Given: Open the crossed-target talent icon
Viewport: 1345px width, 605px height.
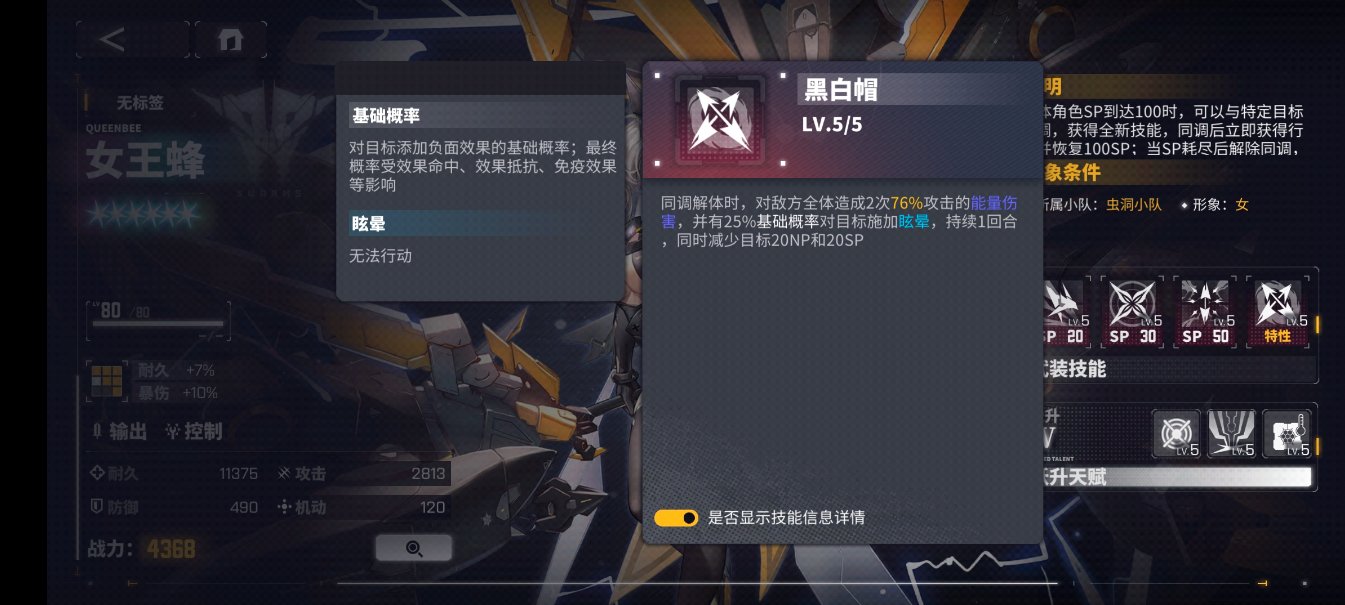Looking at the screenshot, I should 1176,435.
